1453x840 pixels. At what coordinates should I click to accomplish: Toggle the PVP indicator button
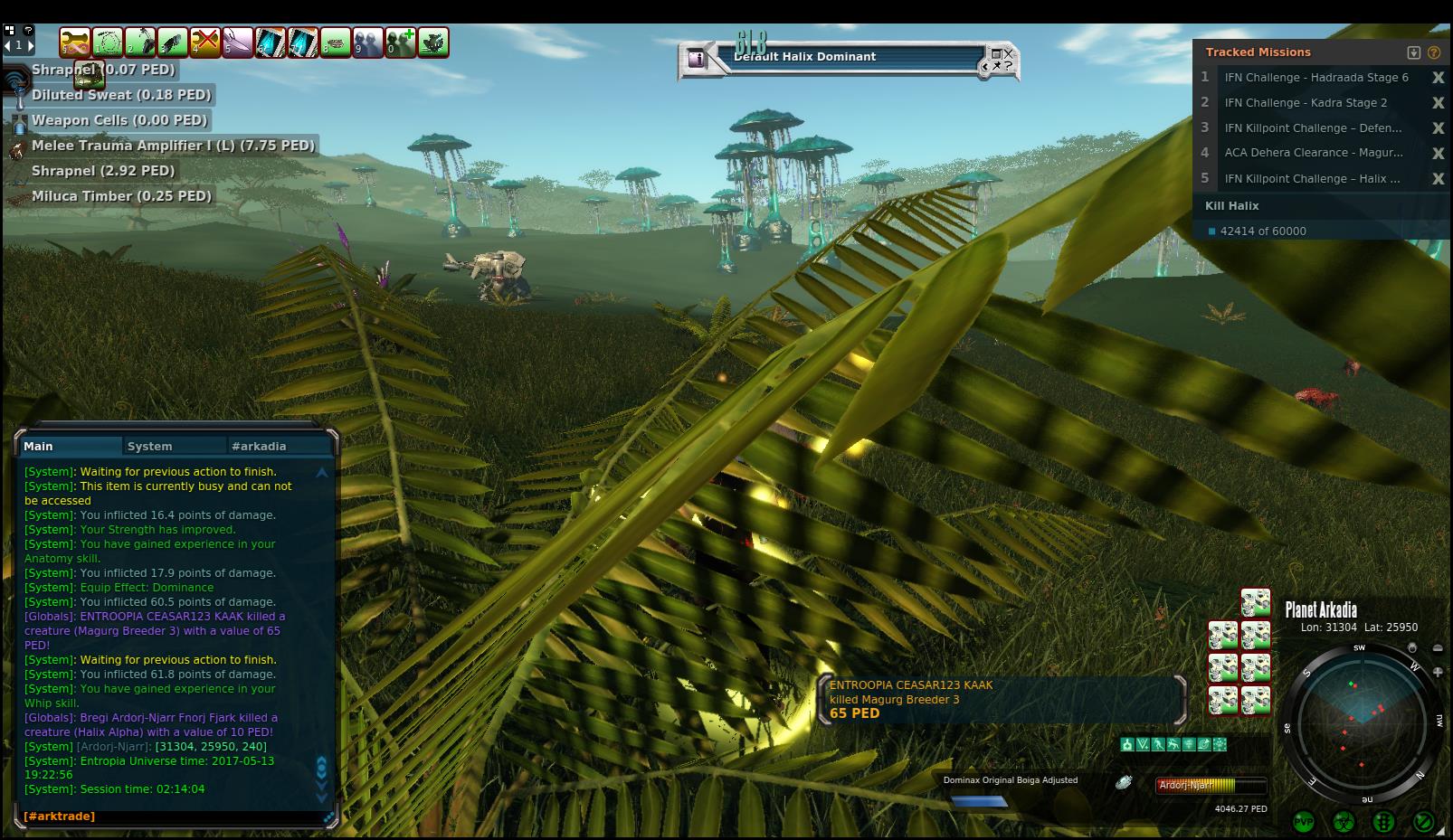click(1304, 821)
